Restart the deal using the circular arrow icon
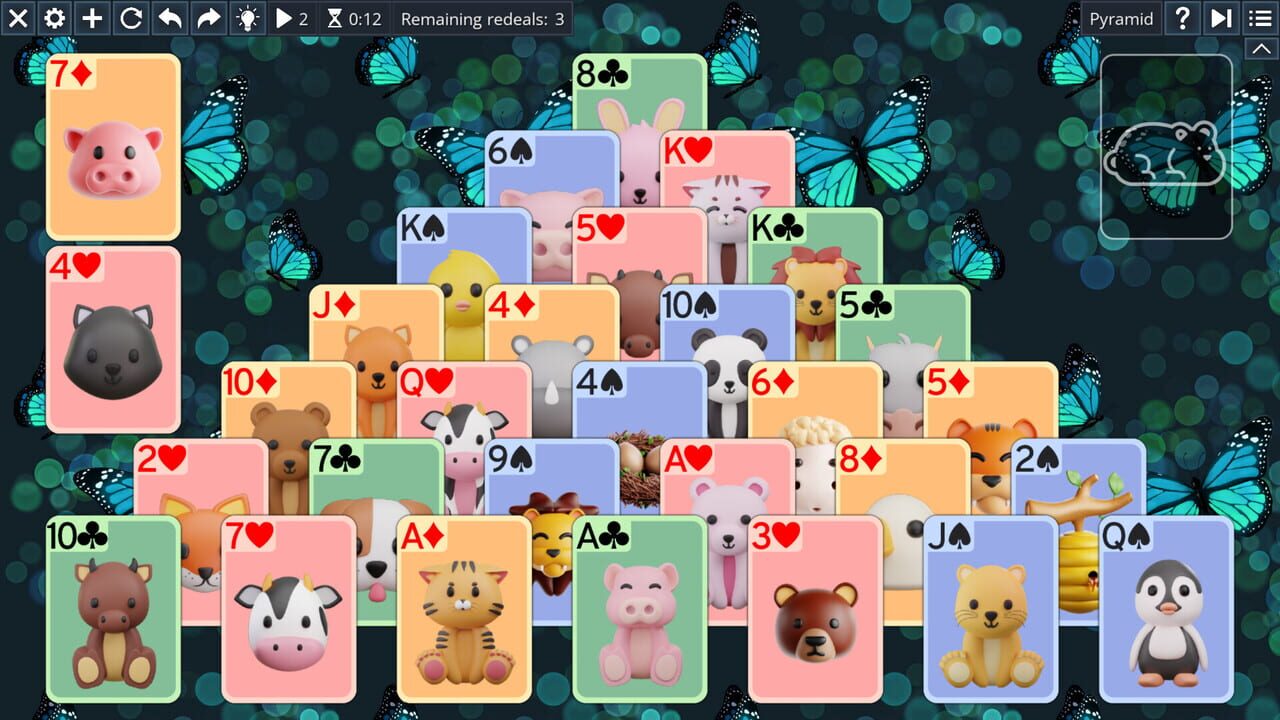Screen dimensions: 1280x720 point(130,18)
